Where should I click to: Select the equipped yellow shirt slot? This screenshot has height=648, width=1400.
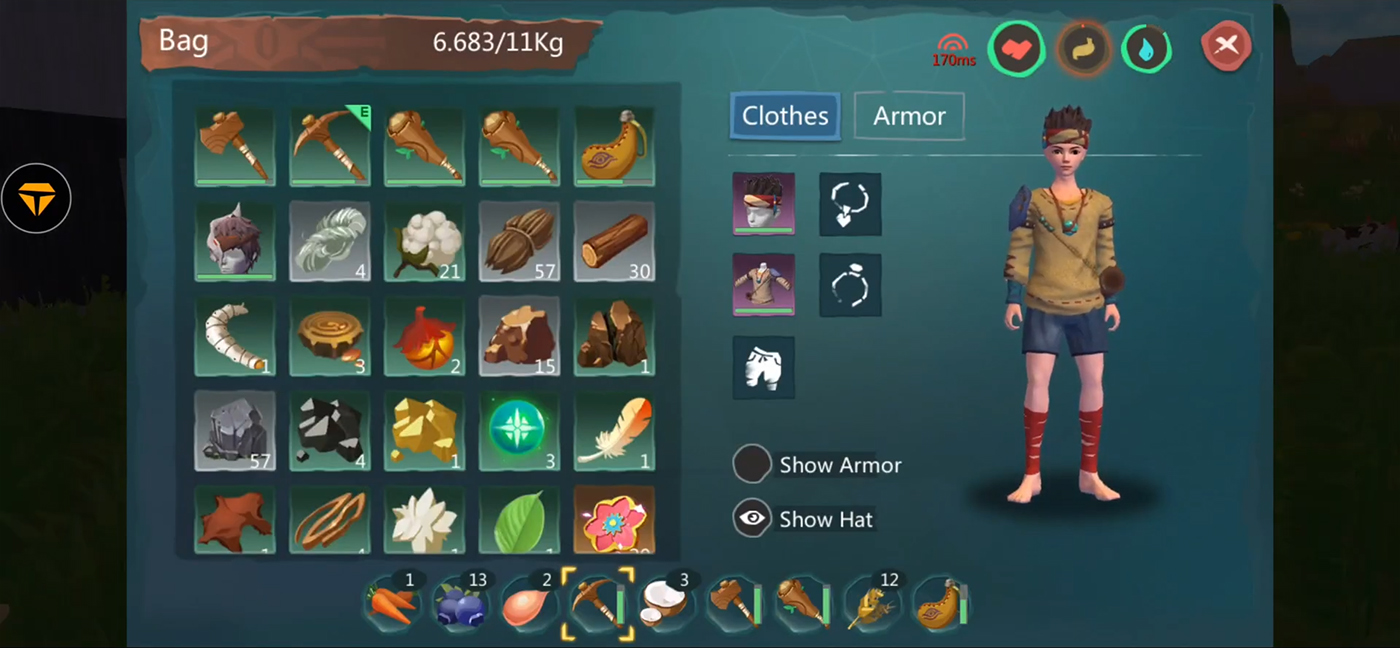tap(764, 285)
